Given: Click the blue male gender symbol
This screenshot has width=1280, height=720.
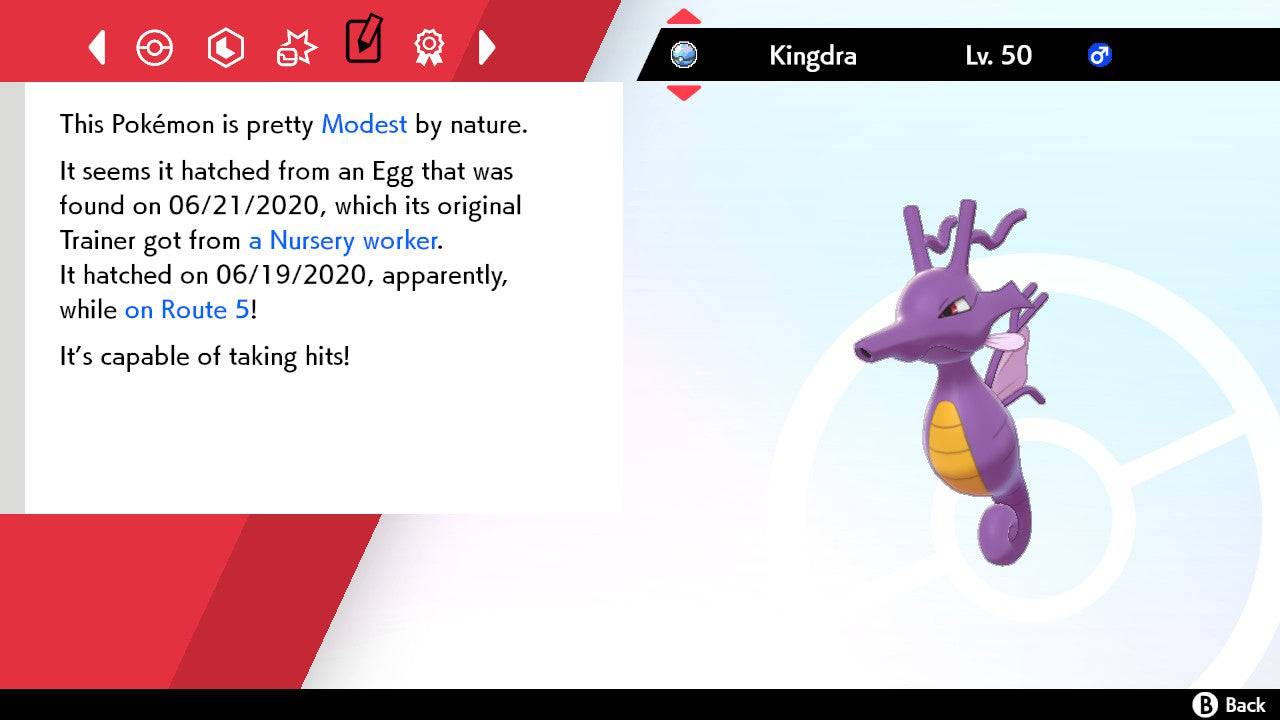Looking at the screenshot, I should click(1100, 56).
